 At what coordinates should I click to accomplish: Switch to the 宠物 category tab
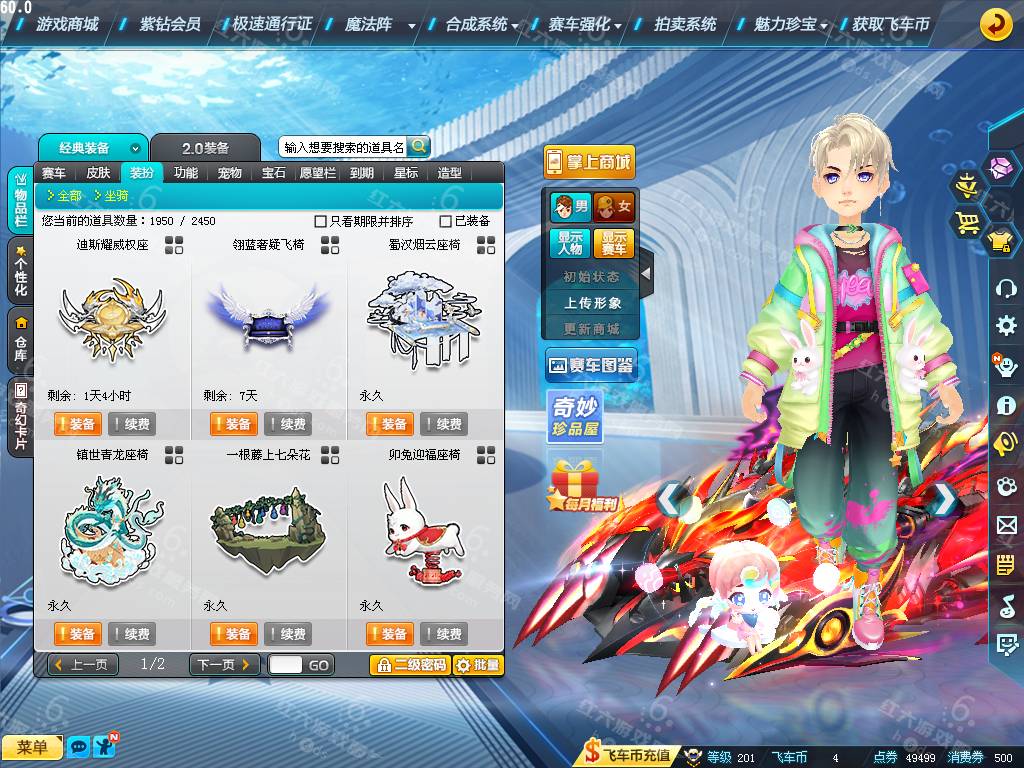point(229,173)
